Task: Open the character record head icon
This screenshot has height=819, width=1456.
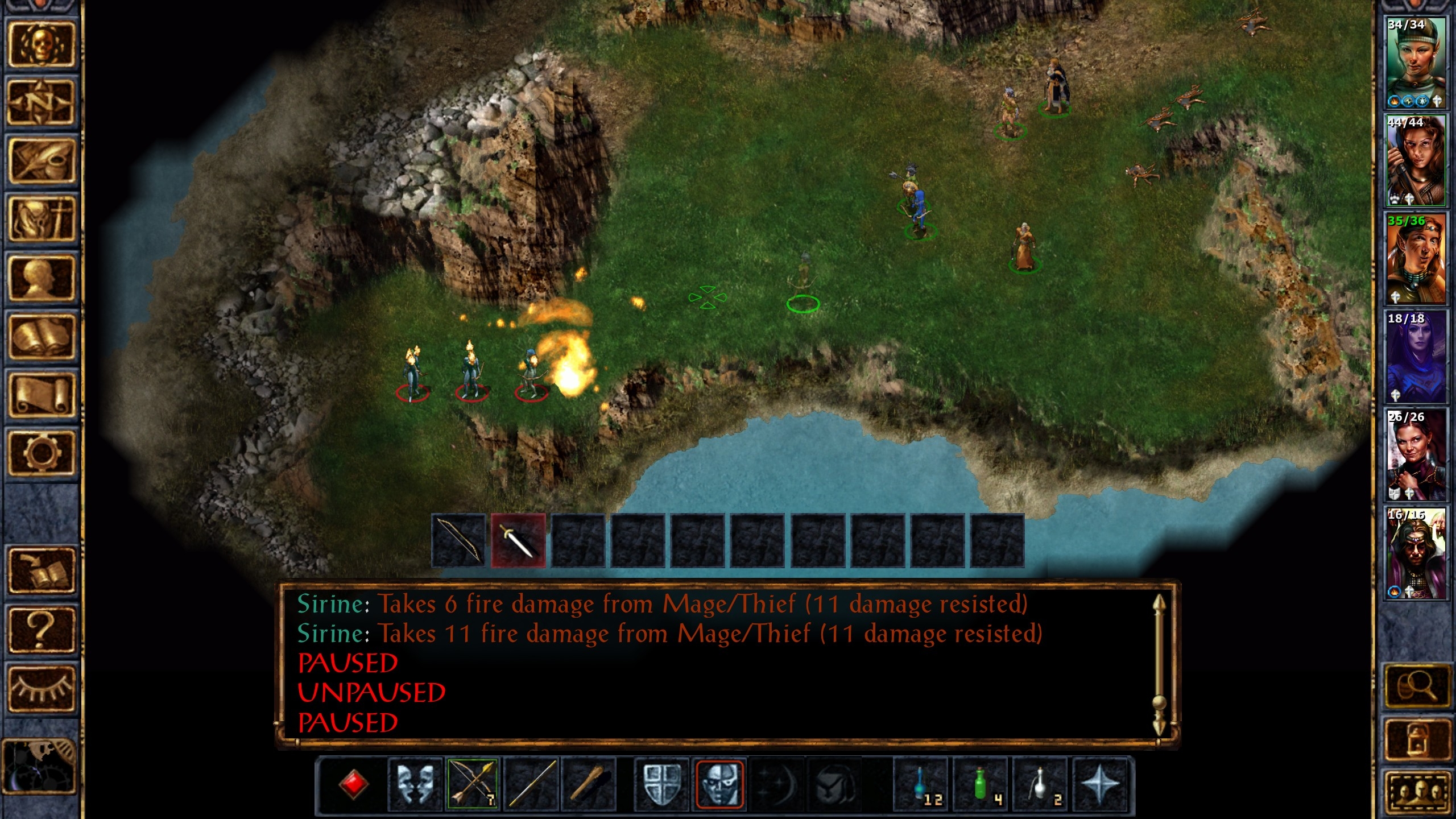Action: pos(41,279)
